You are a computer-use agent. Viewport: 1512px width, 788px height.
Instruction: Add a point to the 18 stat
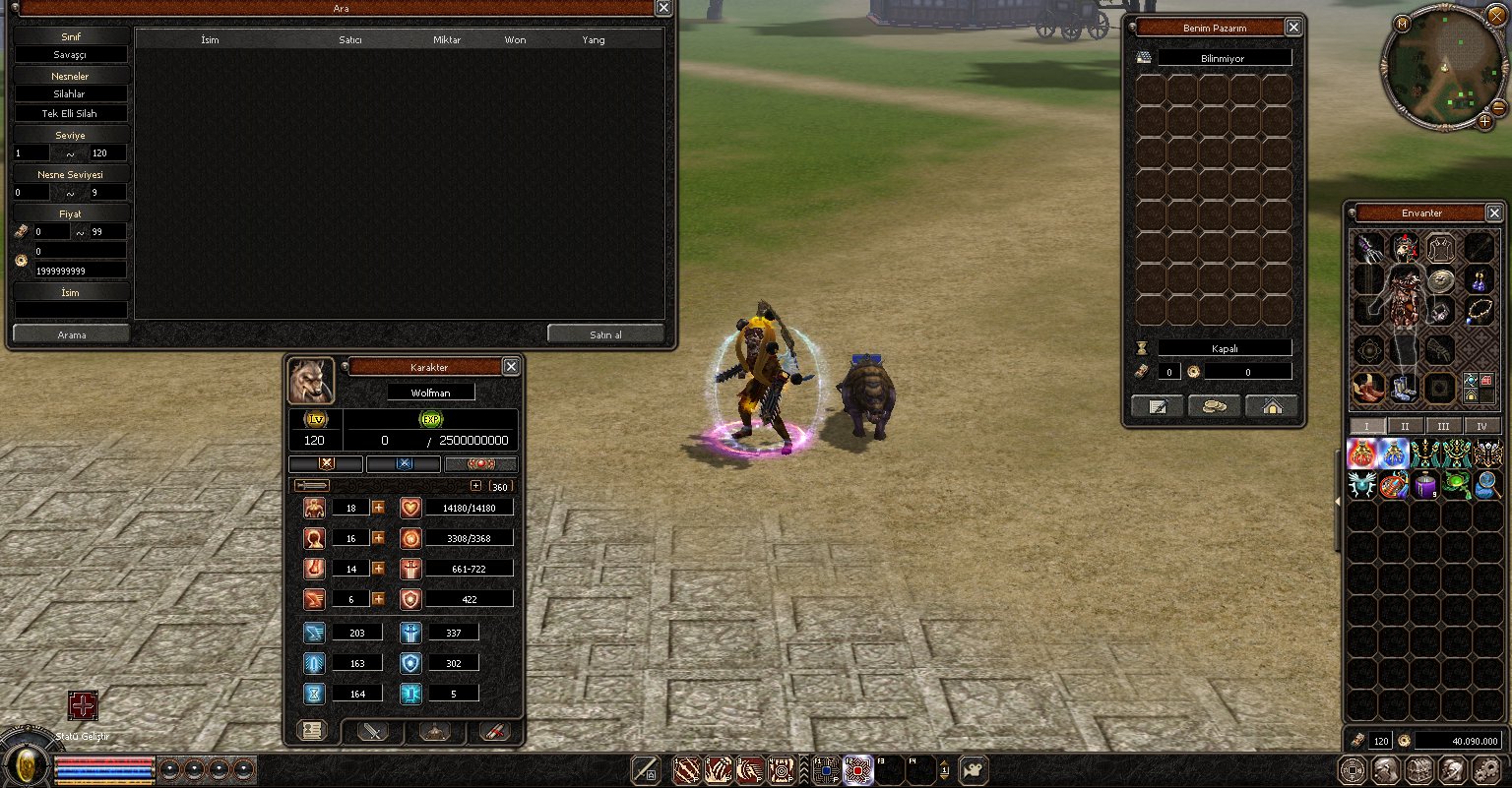(x=378, y=508)
